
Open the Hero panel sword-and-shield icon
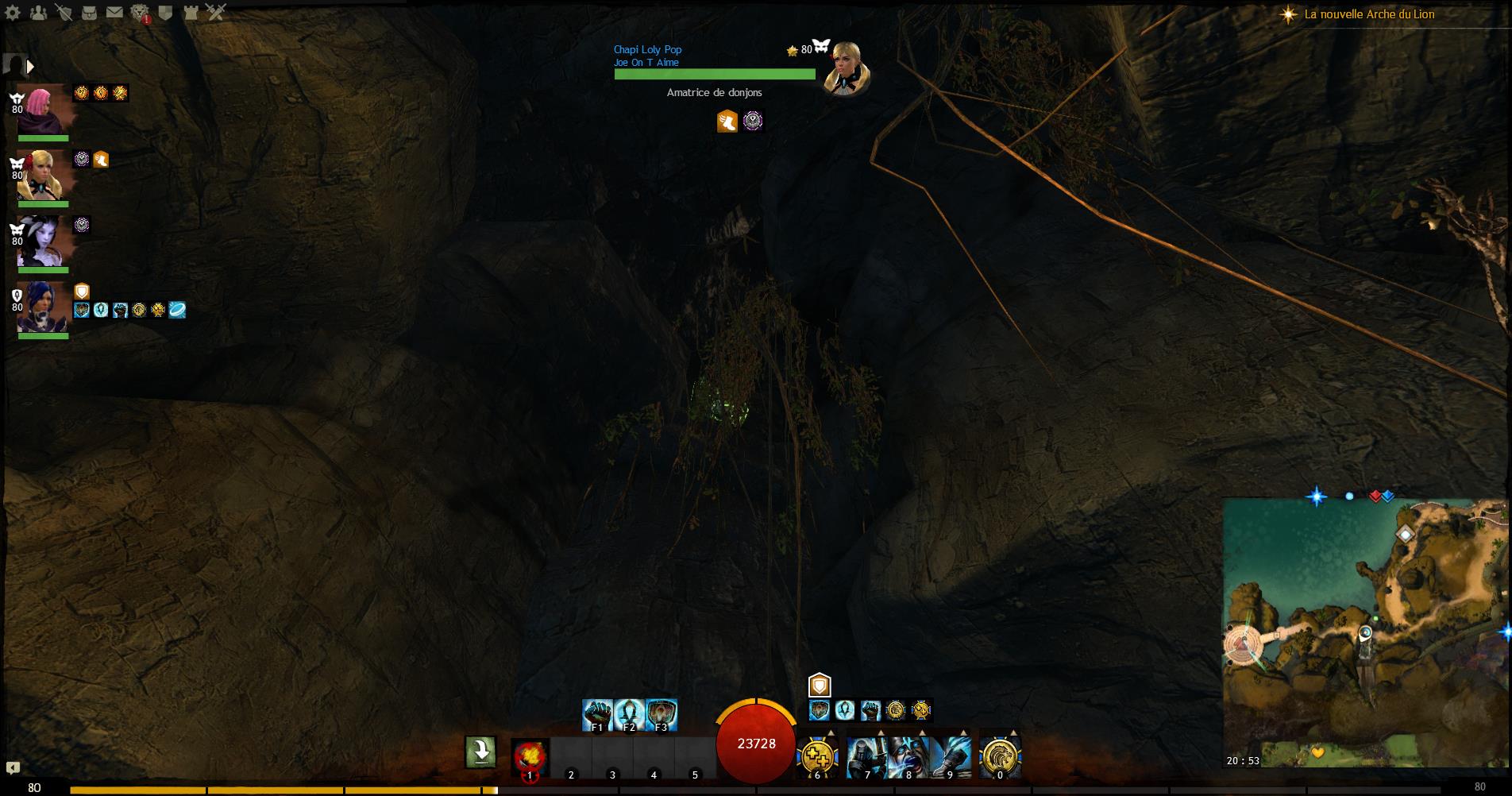[64, 12]
